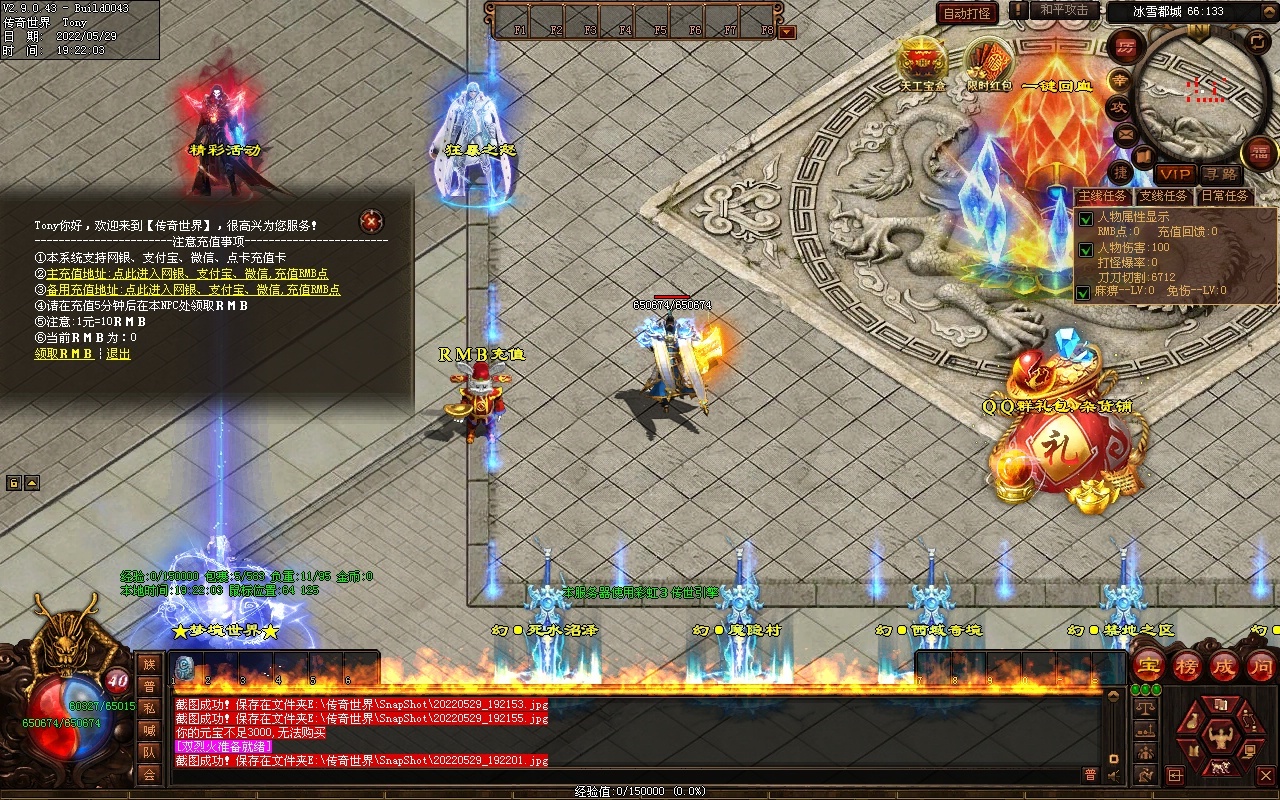Toggle the 自动打怪 auto-fight button

(967, 13)
